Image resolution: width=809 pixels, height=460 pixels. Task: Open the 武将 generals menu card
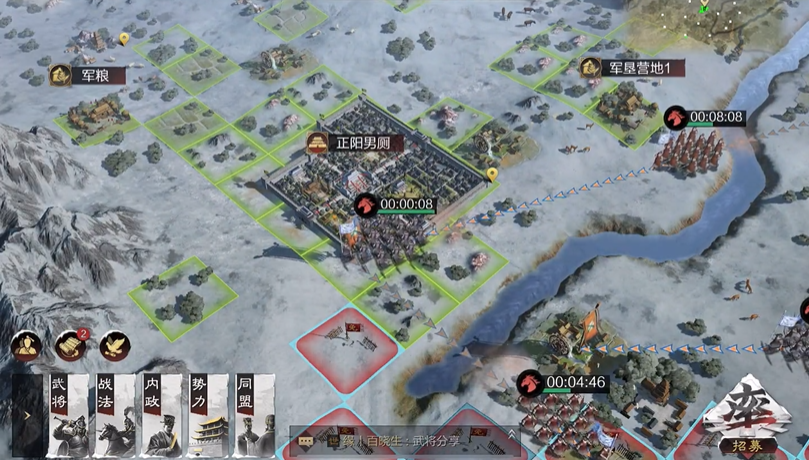tap(67, 415)
